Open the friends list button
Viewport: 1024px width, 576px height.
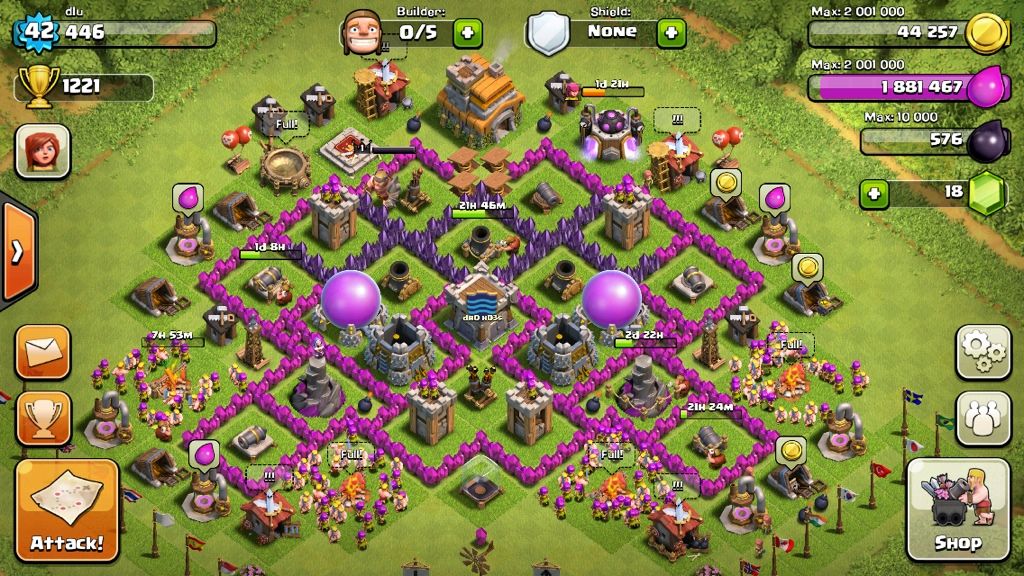983,418
